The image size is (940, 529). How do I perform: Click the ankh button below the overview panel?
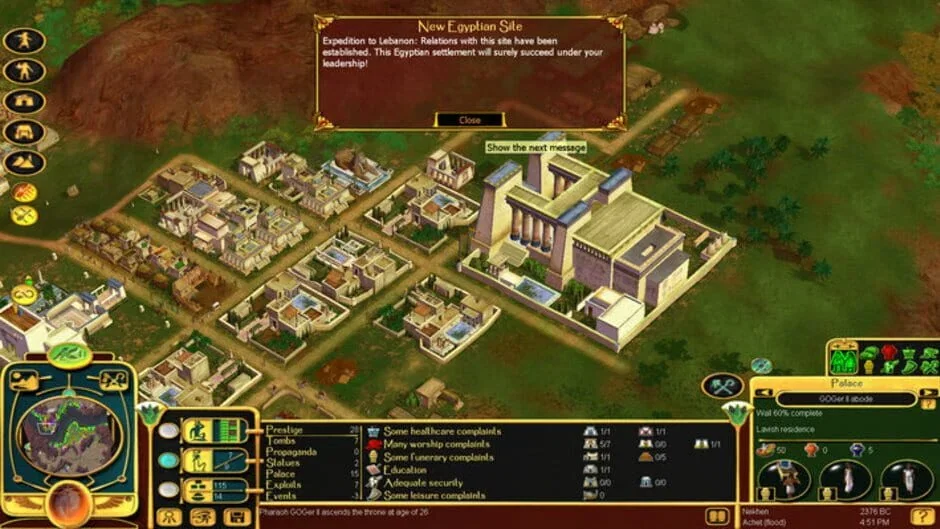tap(169, 517)
